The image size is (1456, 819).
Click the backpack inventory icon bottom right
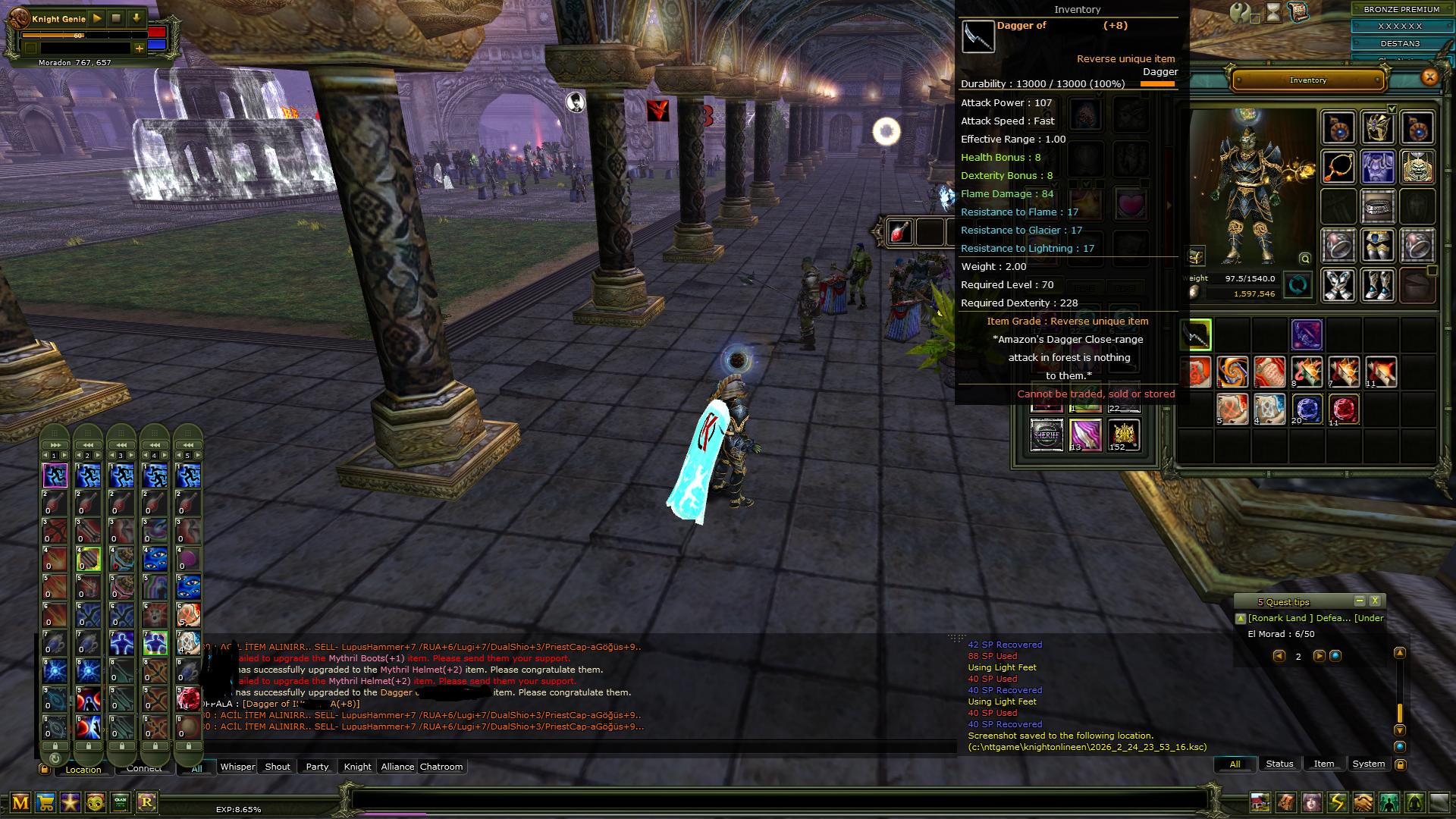1286,800
